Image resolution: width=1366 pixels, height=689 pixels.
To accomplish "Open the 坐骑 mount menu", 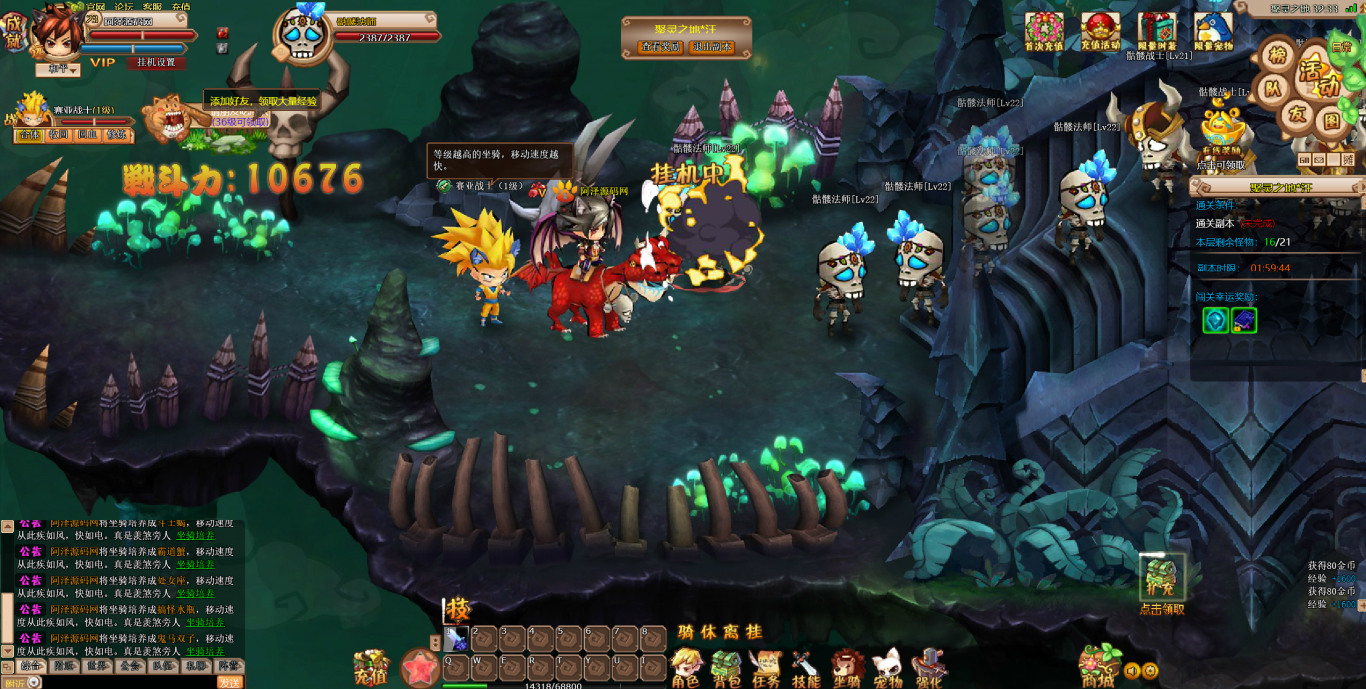I will [847, 667].
